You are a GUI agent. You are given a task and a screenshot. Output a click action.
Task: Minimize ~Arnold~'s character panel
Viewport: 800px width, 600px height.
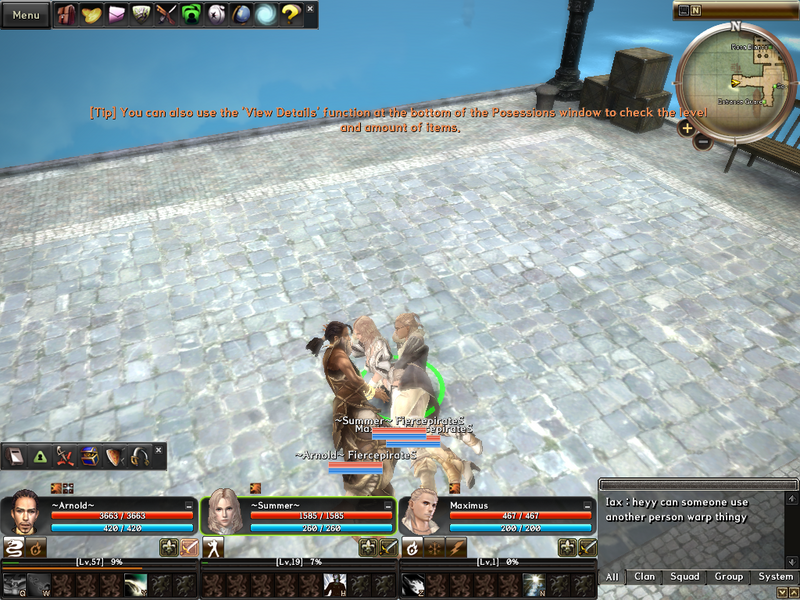189,506
